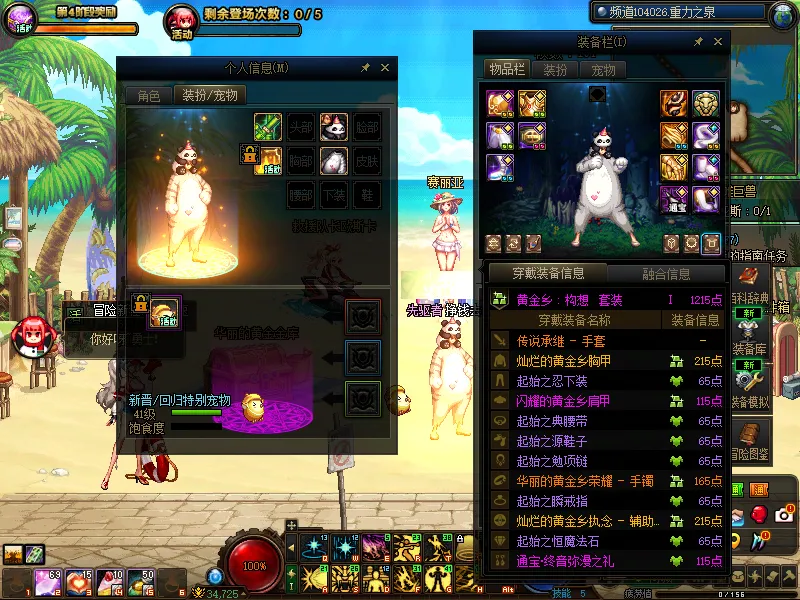Image resolution: width=800 pixels, height=600 pixels.
Task: Select the 装扮/宠物 tab
Action: point(210,96)
